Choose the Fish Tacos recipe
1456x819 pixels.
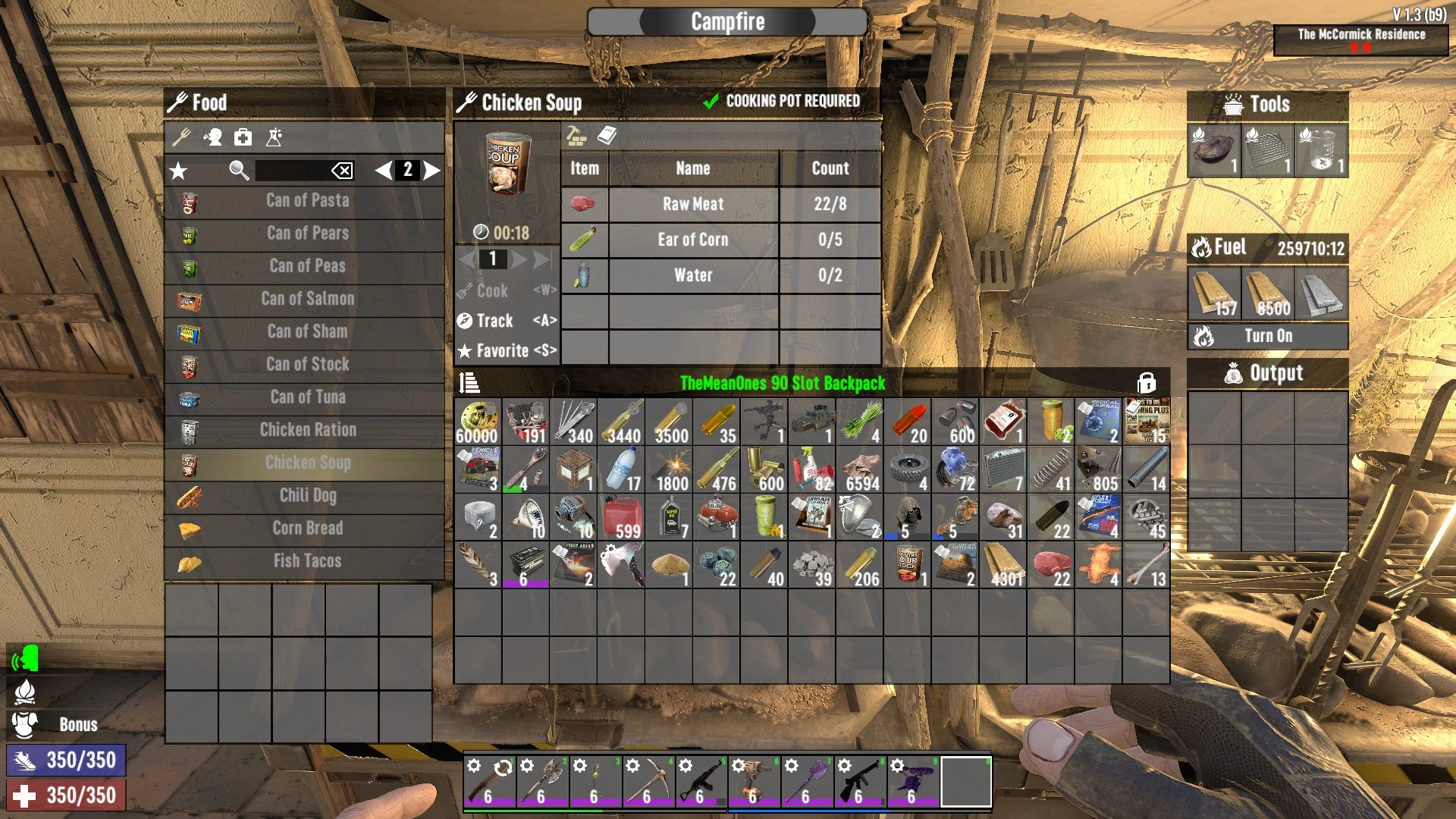[306, 561]
